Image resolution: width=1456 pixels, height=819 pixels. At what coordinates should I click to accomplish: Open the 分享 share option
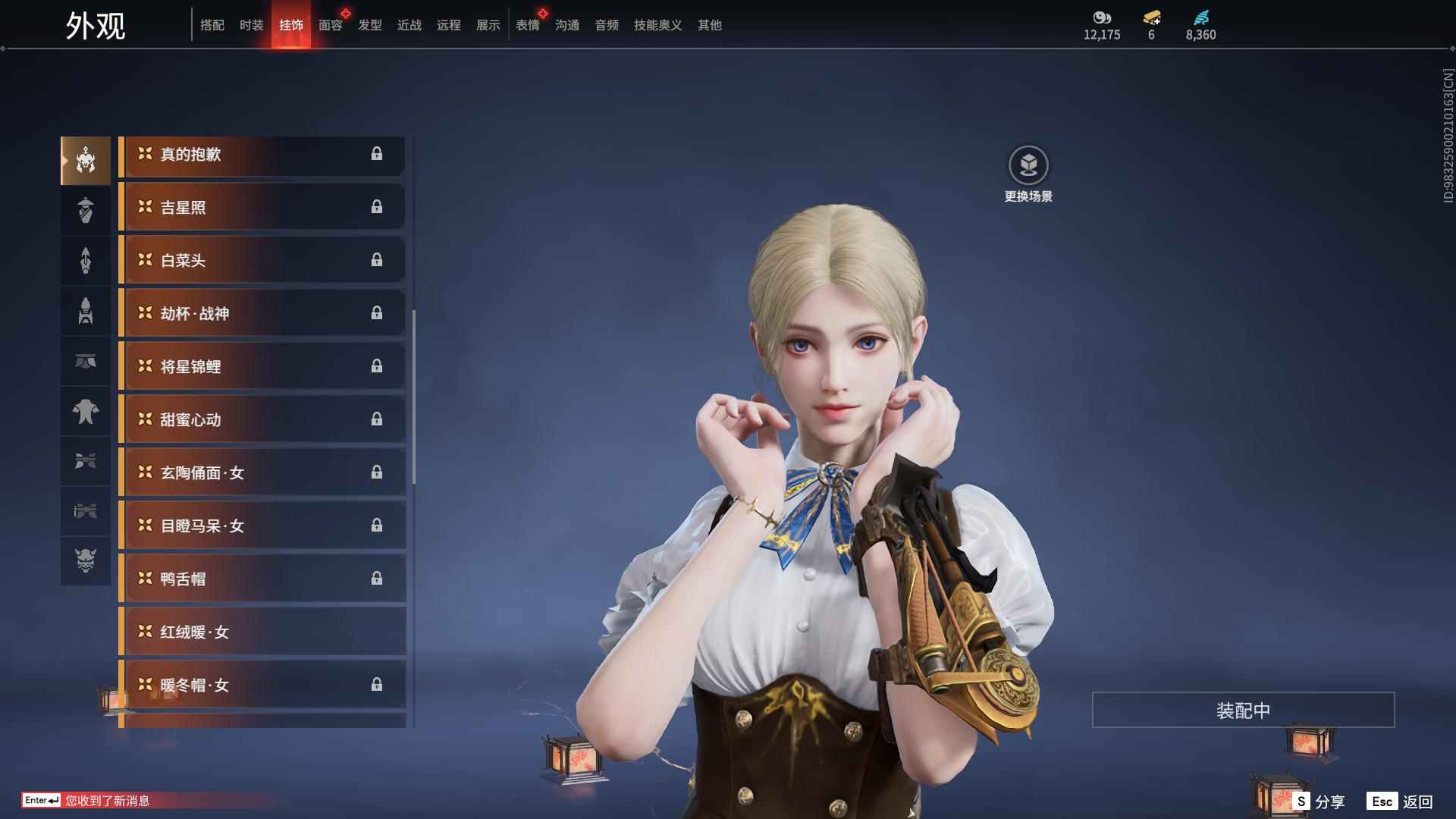1319,802
